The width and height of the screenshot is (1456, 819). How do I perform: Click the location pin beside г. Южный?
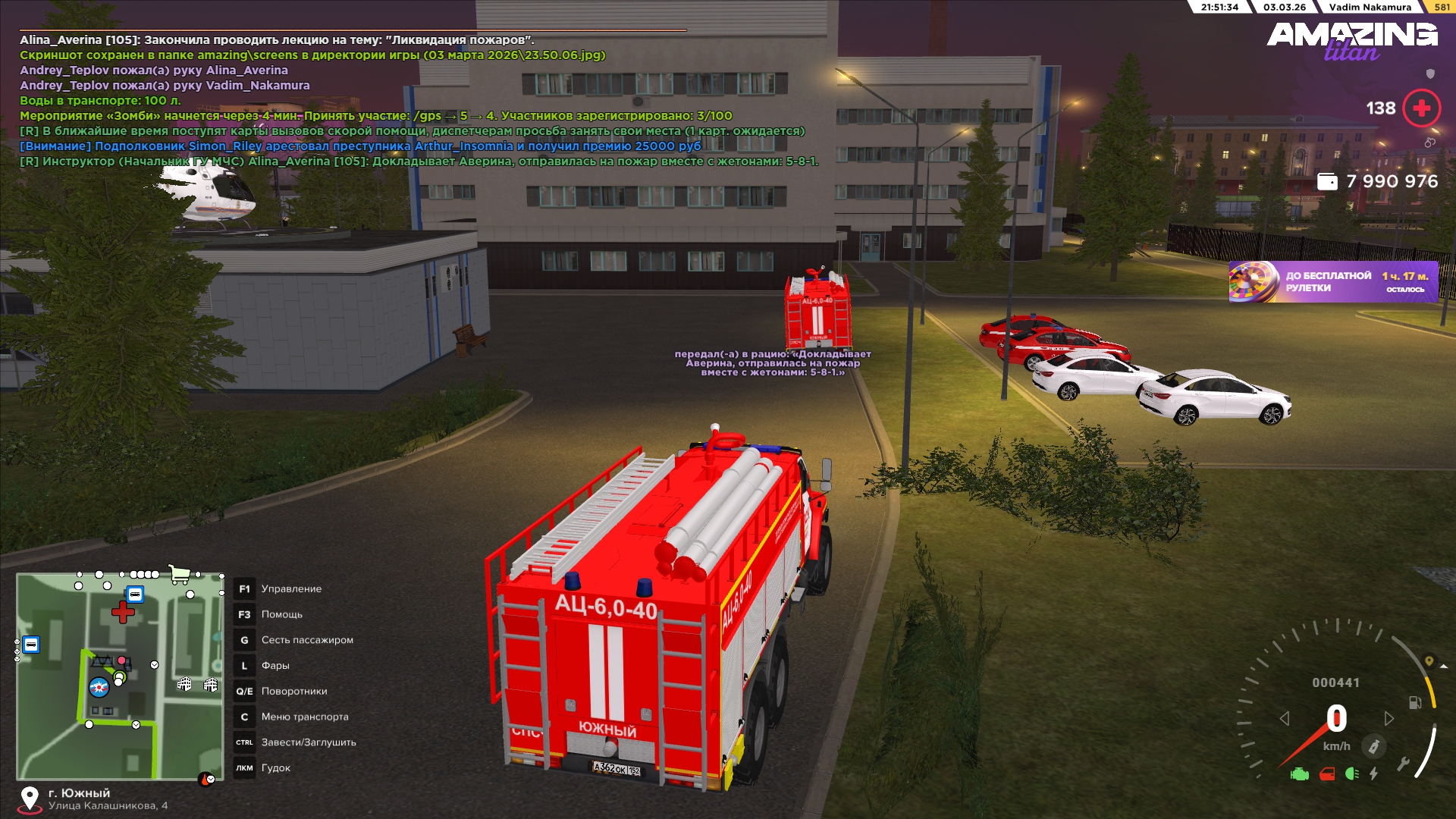30,799
